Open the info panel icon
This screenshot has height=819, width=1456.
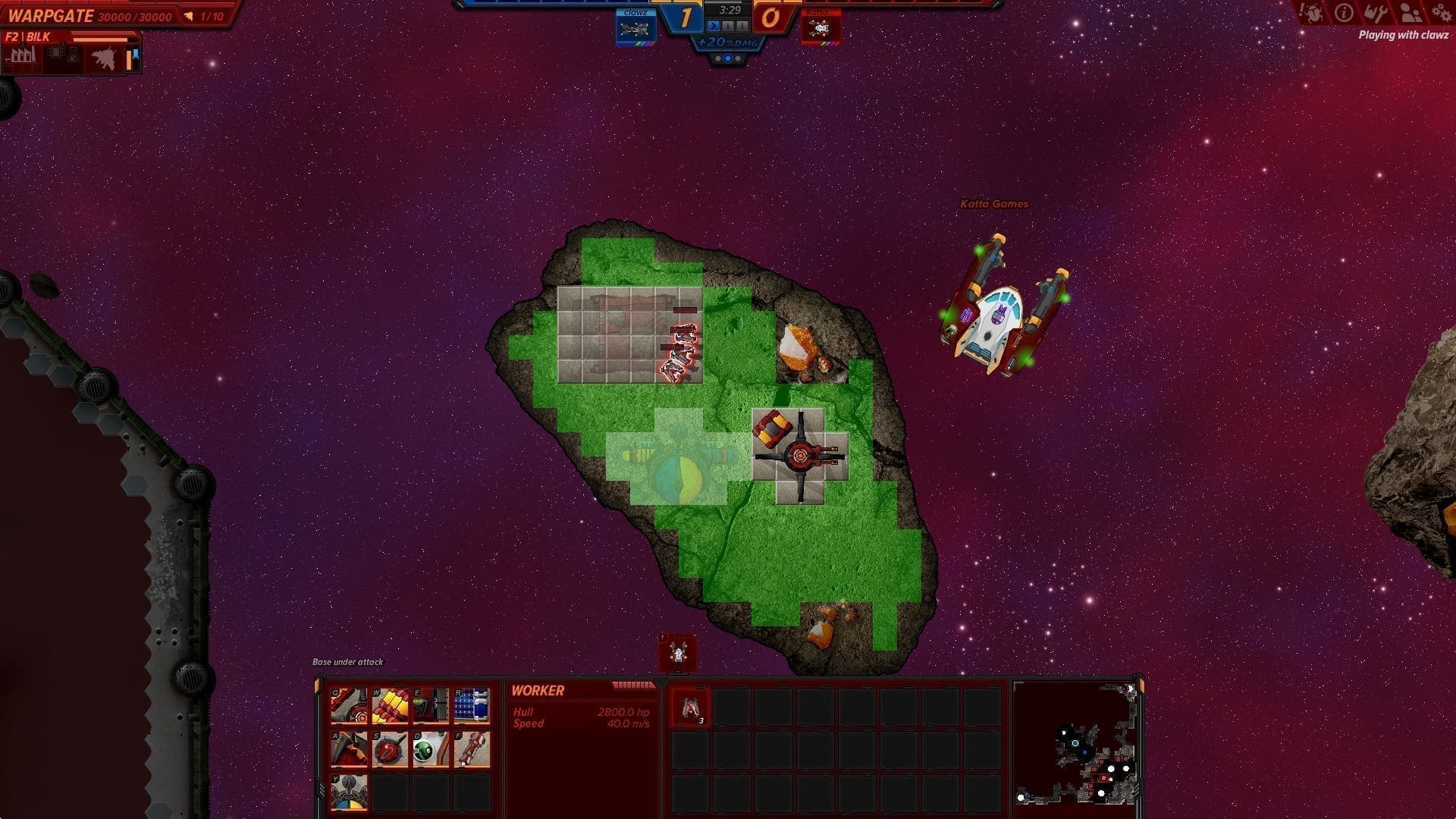coord(1344,13)
